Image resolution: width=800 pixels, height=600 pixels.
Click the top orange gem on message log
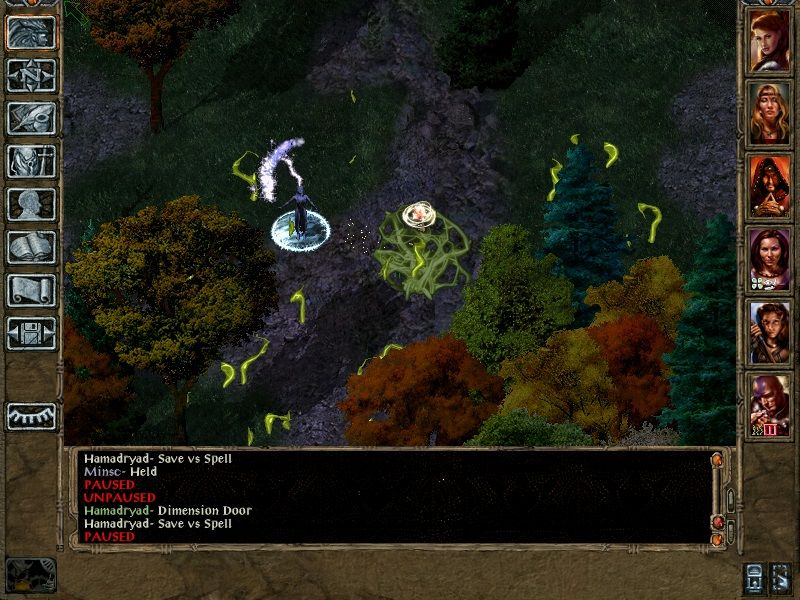pyautogui.click(x=716, y=460)
